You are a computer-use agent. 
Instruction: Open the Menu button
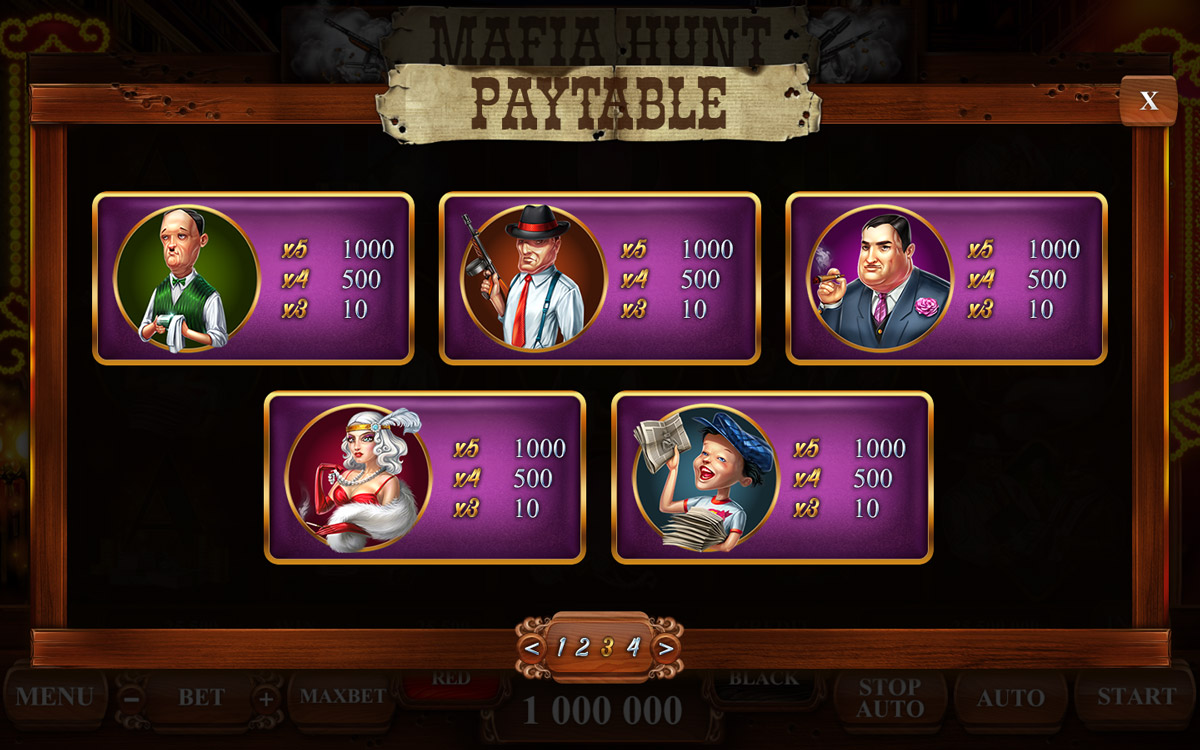point(54,697)
